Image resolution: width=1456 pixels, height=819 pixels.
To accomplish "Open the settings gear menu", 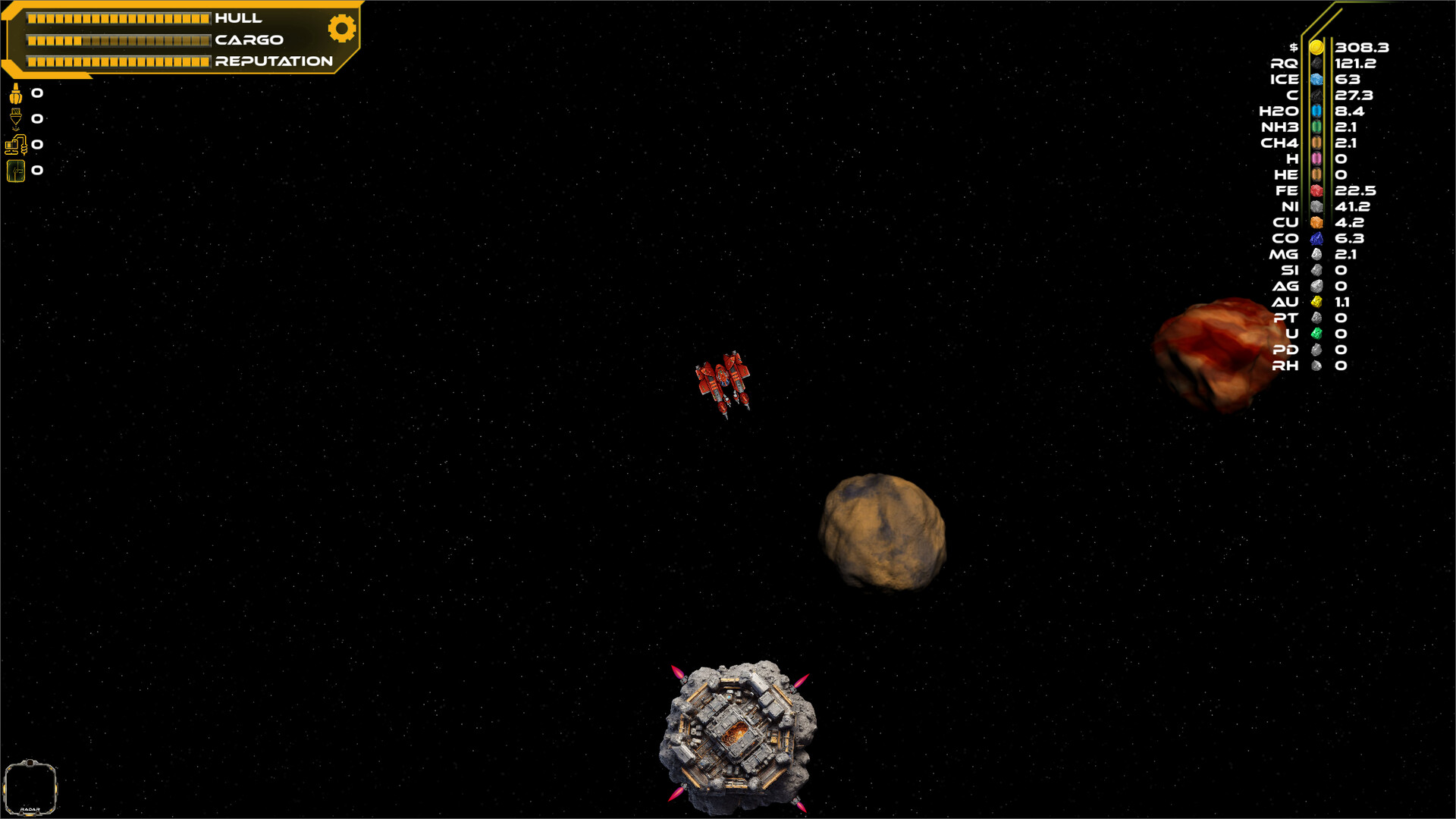I will click(341, 28).
